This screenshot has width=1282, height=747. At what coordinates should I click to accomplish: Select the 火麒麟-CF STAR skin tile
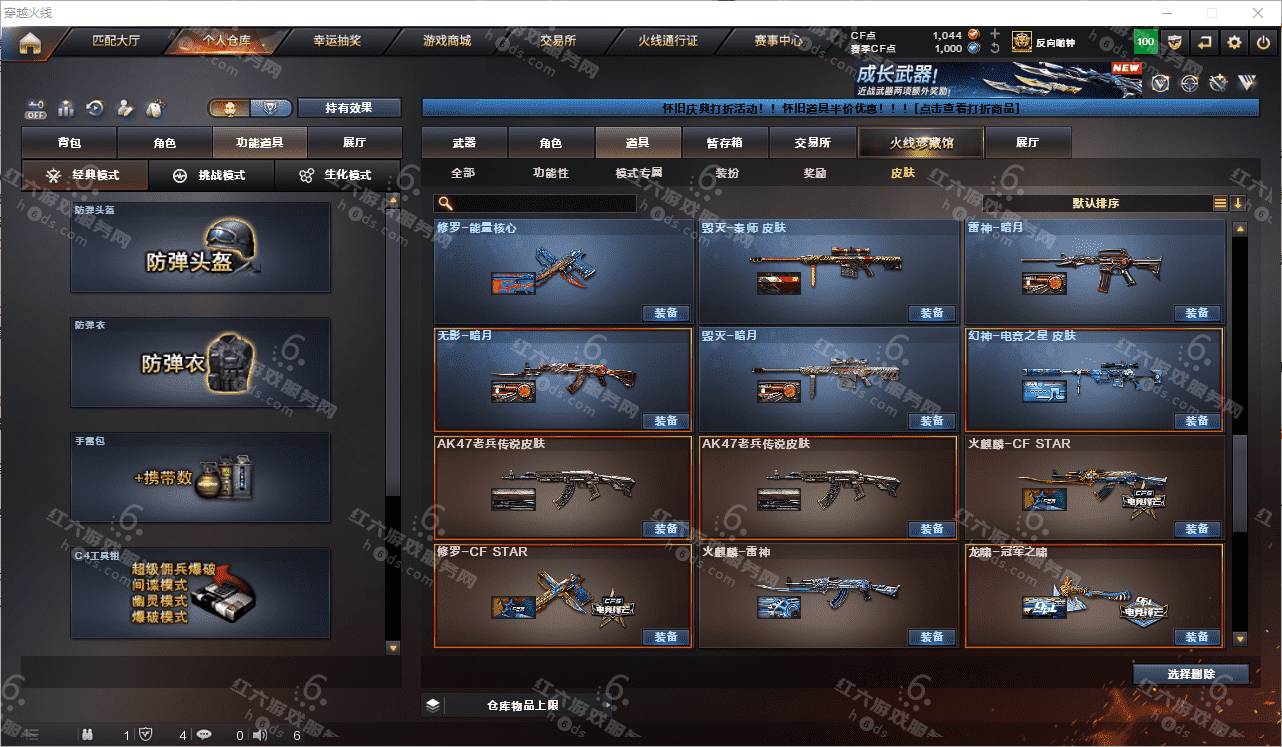coord(1094,488)
